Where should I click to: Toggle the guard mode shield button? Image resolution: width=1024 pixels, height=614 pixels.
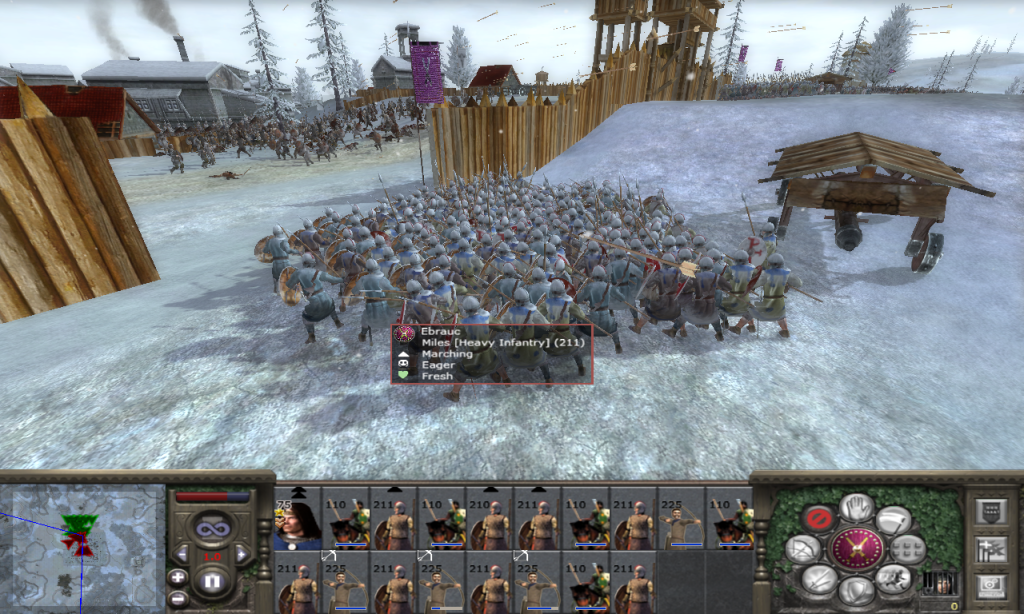tap(856, 591)
